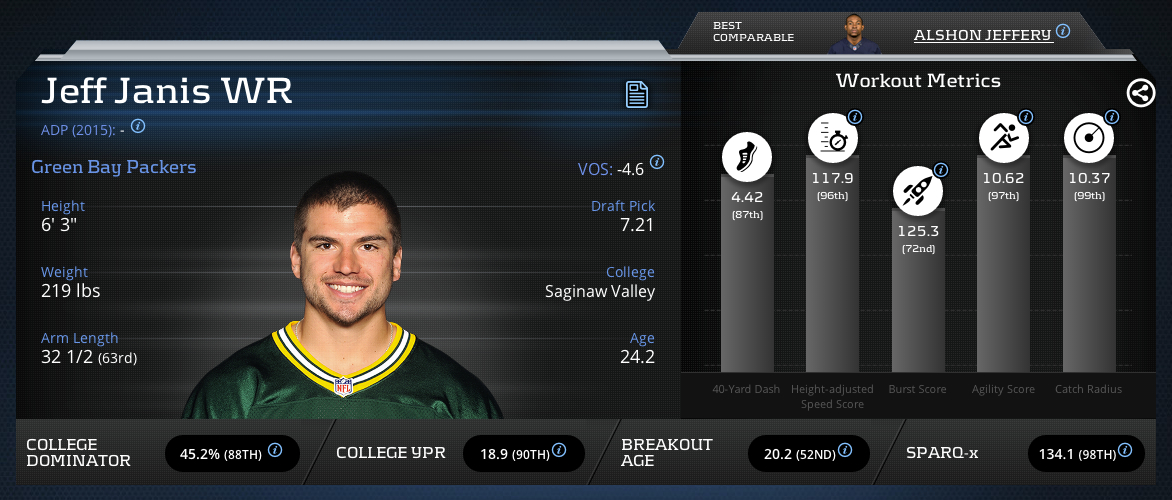This screenshot has height=500, width=1172.
Task: Select the 40-Yard Dash shoe icon
Action: click(747, 158)
